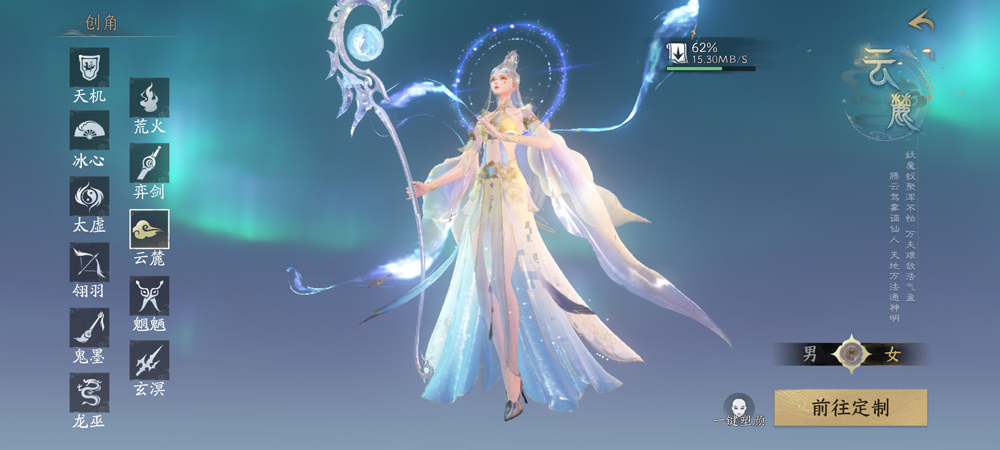Choose the 冰心 fan class
Image resolution: width=1000 pixels, height=450 pixels.
pos(89,131)
